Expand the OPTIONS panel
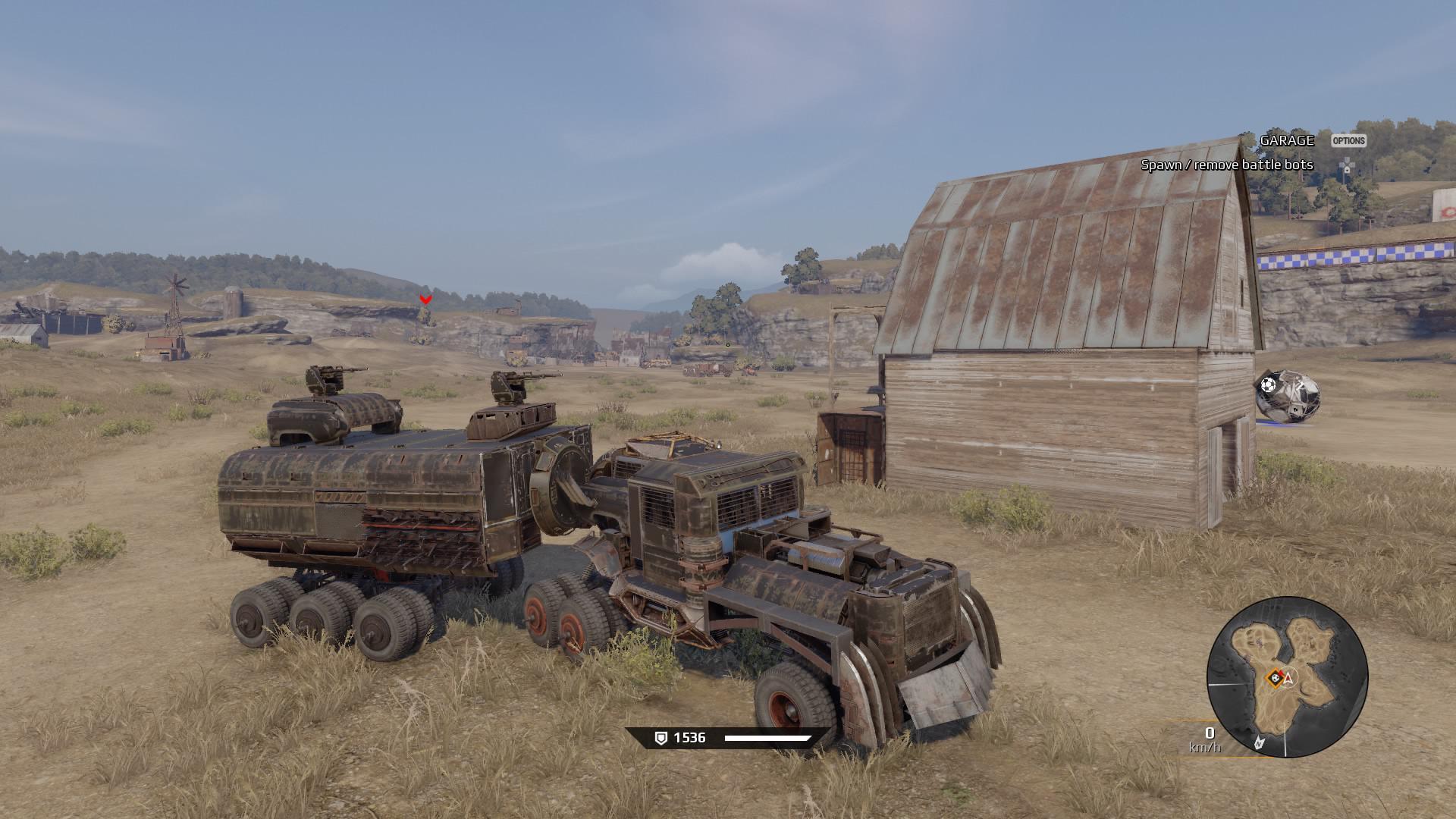Viewport: 1456px width, 819px height. [1349, 140]
